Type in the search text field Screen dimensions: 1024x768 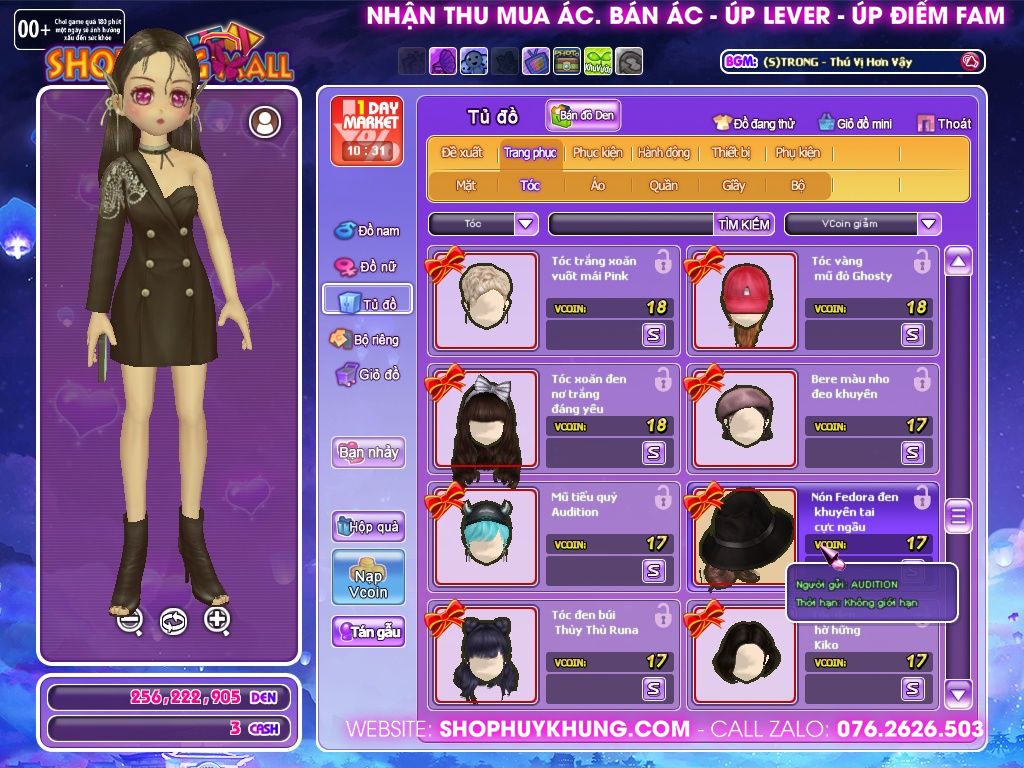point(630,224)
